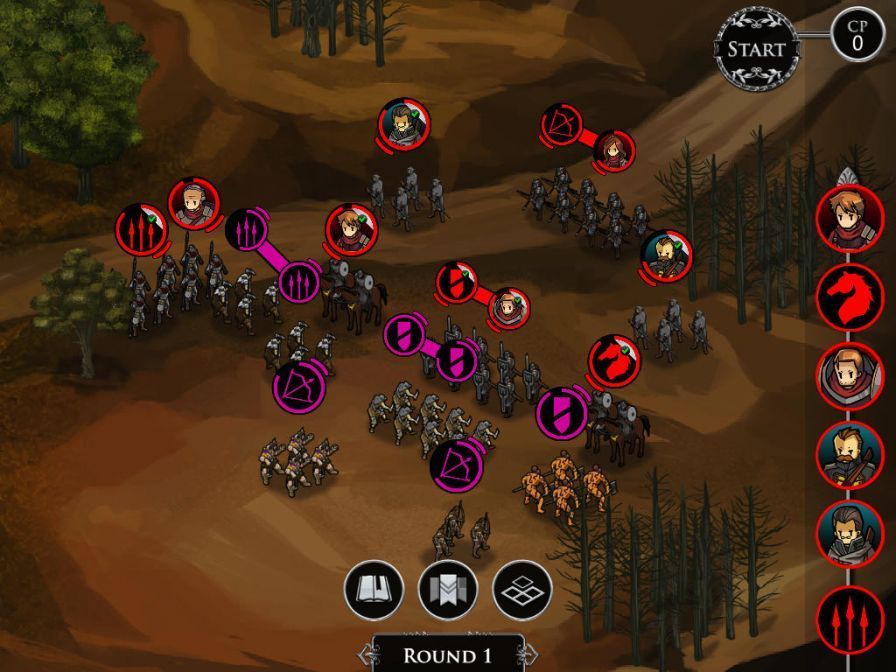896x672 pixels.
Task: Choose the green-ringed hooded commander portrait on the battlefield
Action: tap(403, 126)
